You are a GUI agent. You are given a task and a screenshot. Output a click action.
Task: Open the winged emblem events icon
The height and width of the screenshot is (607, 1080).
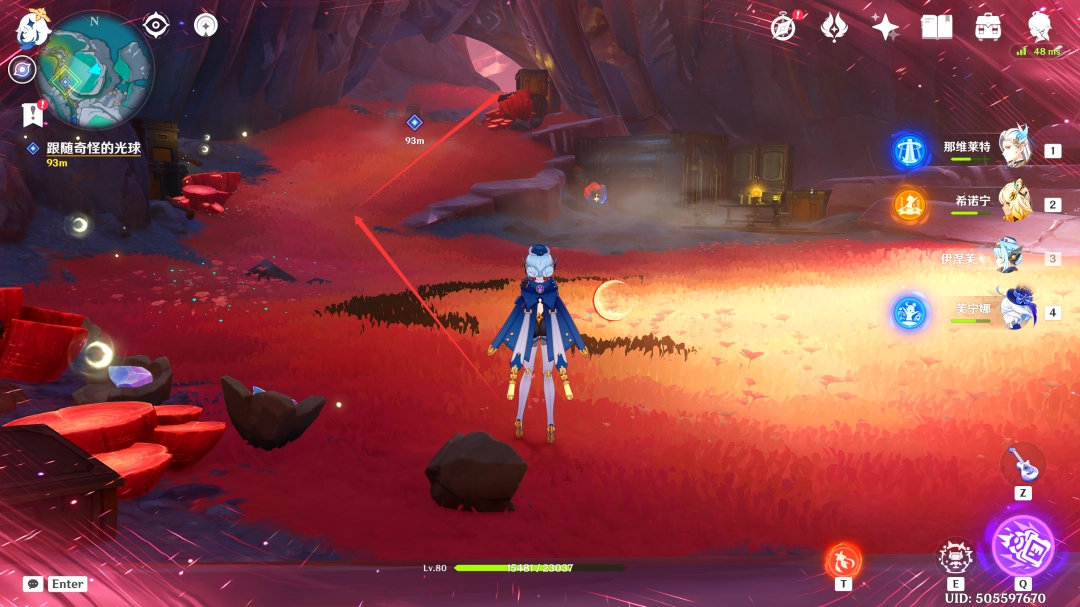(835, 27)
